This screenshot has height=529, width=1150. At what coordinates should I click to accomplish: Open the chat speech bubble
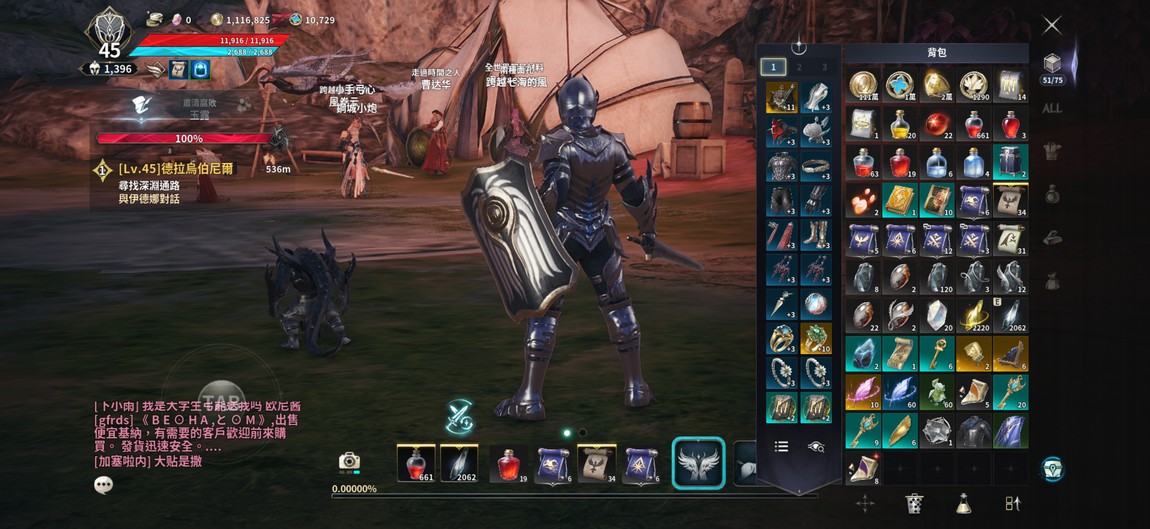tap(103, 485)
